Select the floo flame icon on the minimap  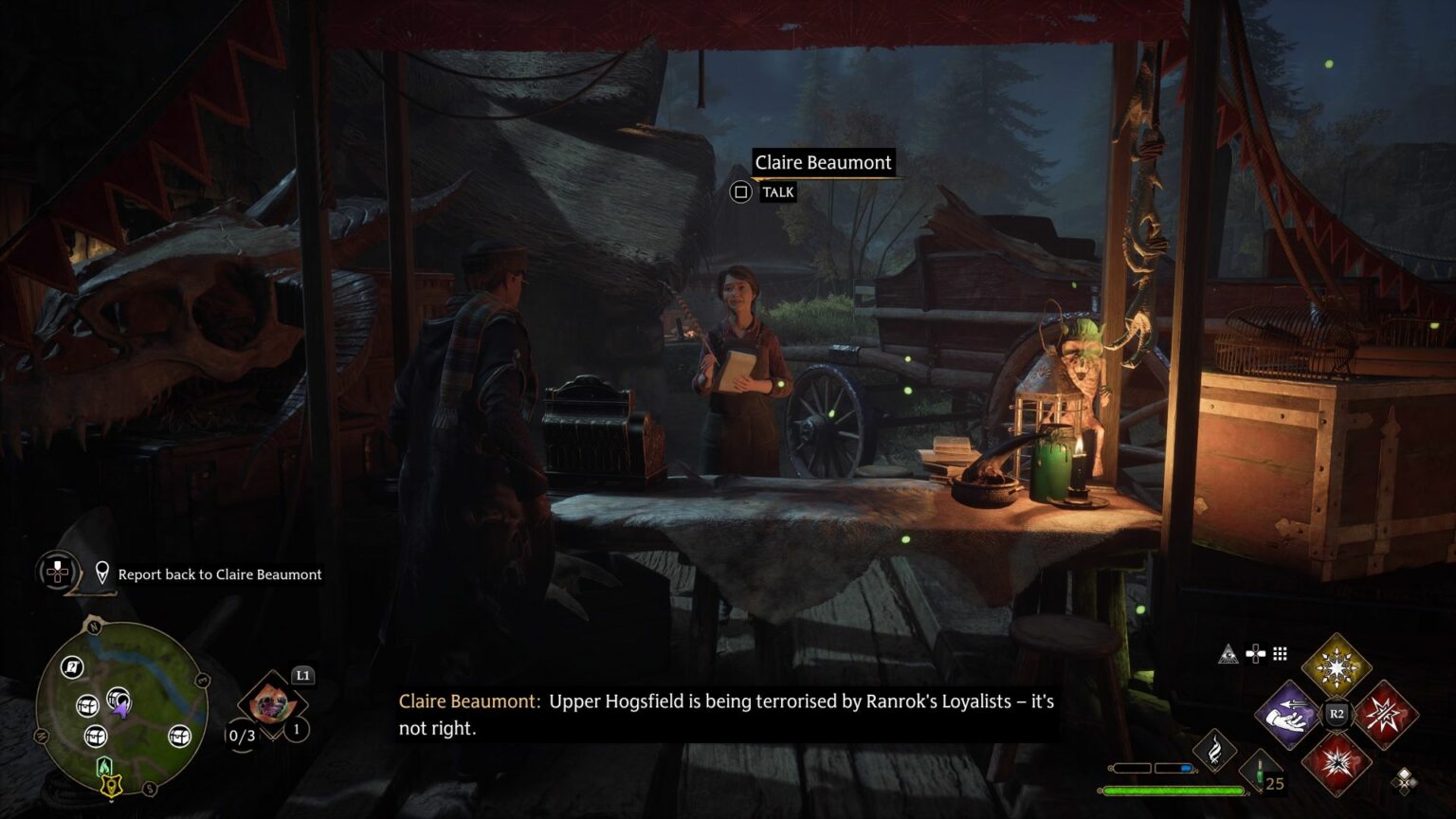(x=104, y=767)
